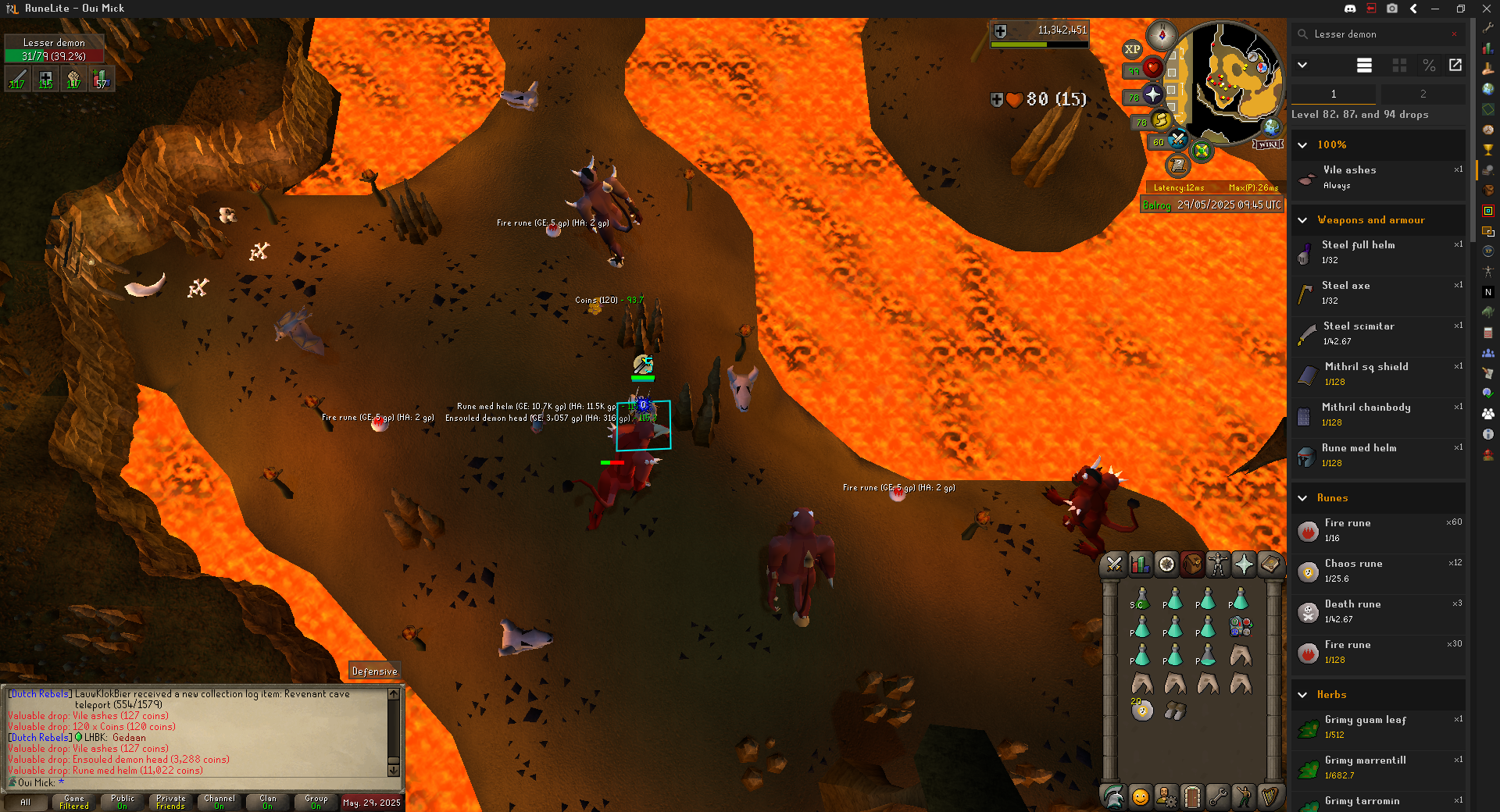Switch chat to the Clan filter

268,802
